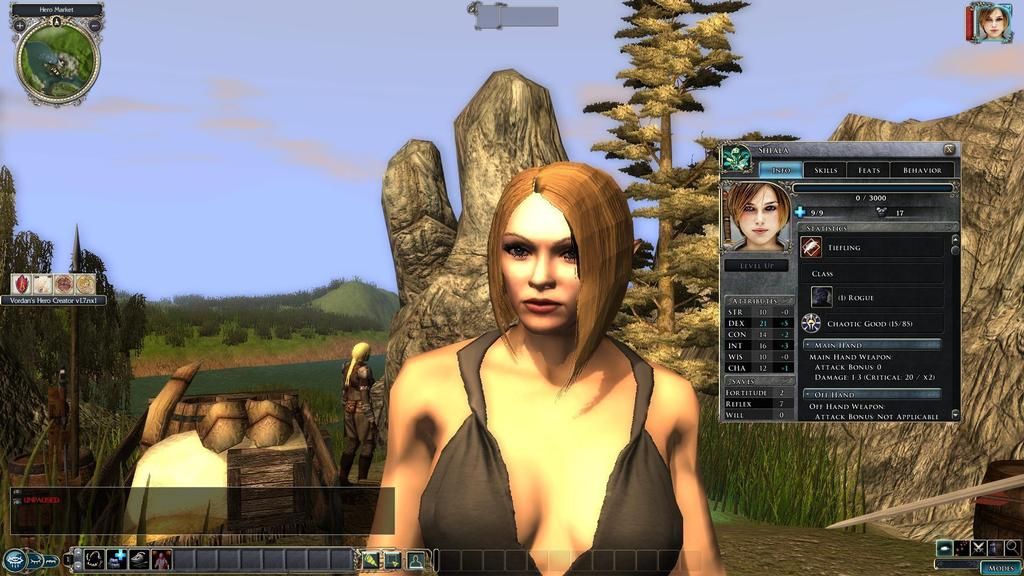Open the Modes menu button

[1000, 567]
